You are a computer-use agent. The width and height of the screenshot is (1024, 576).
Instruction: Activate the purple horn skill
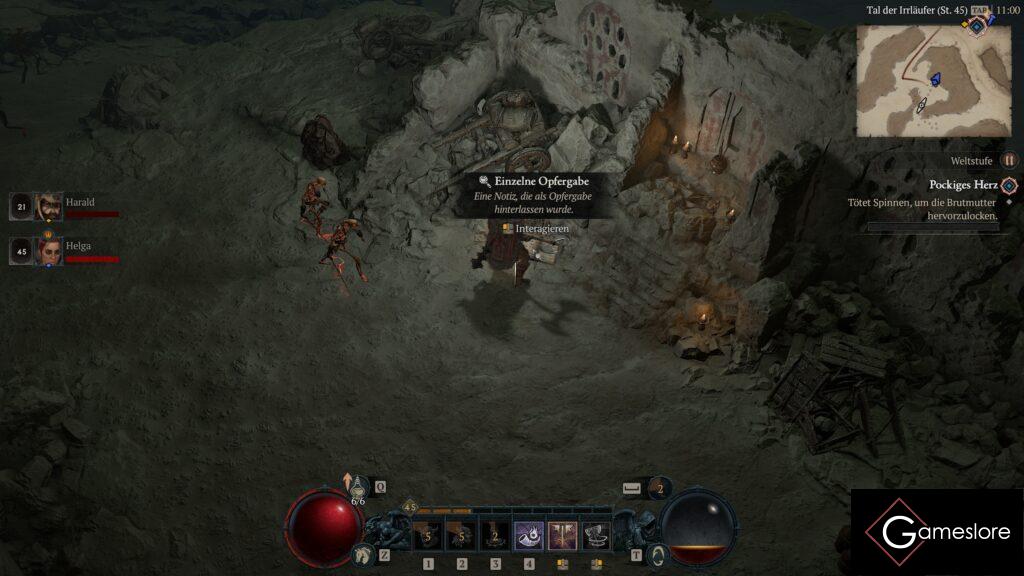pos(529,537)
